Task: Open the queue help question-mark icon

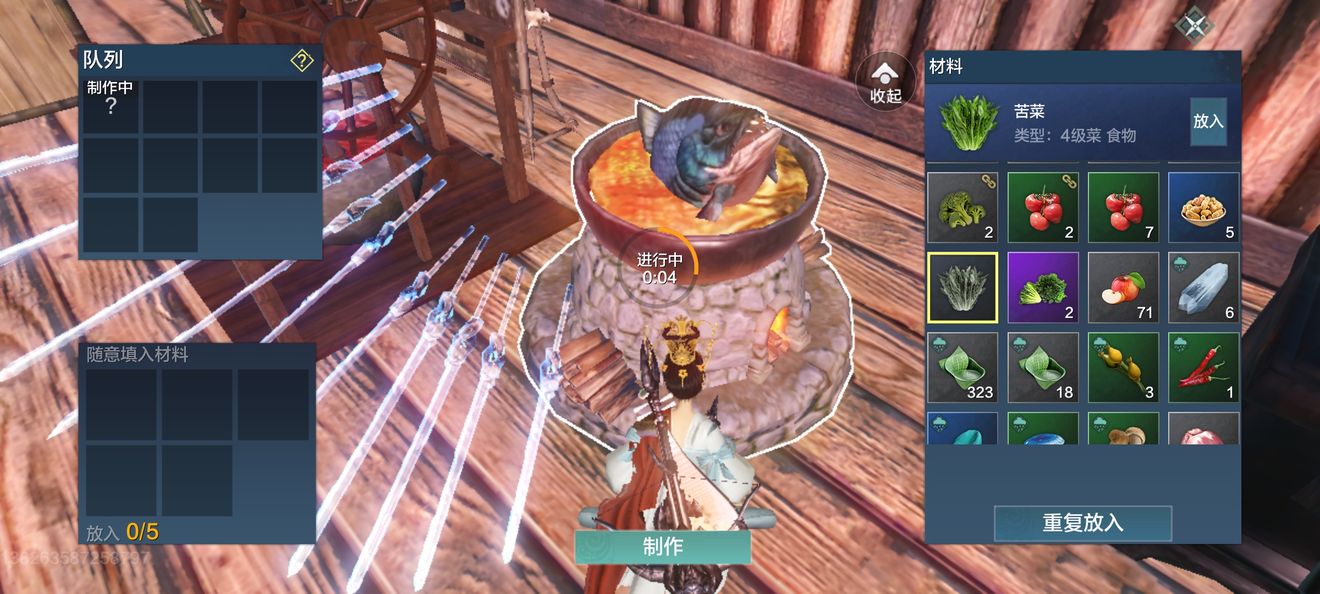Action: 302,61
